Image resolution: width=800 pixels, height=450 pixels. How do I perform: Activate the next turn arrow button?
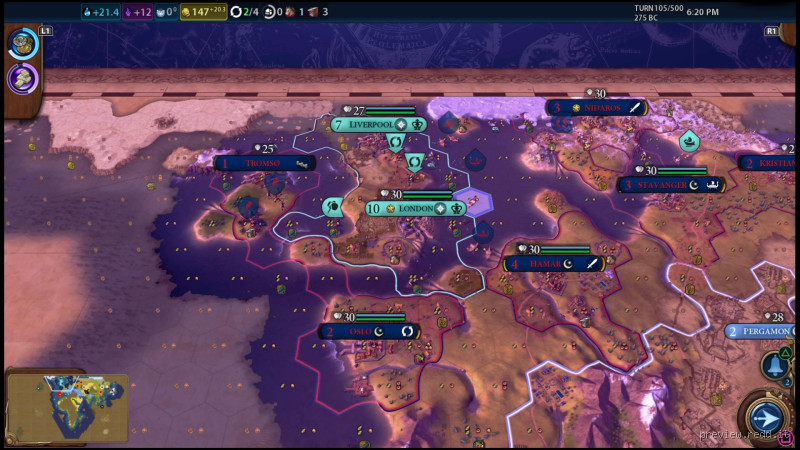click(x=765, y=418)
